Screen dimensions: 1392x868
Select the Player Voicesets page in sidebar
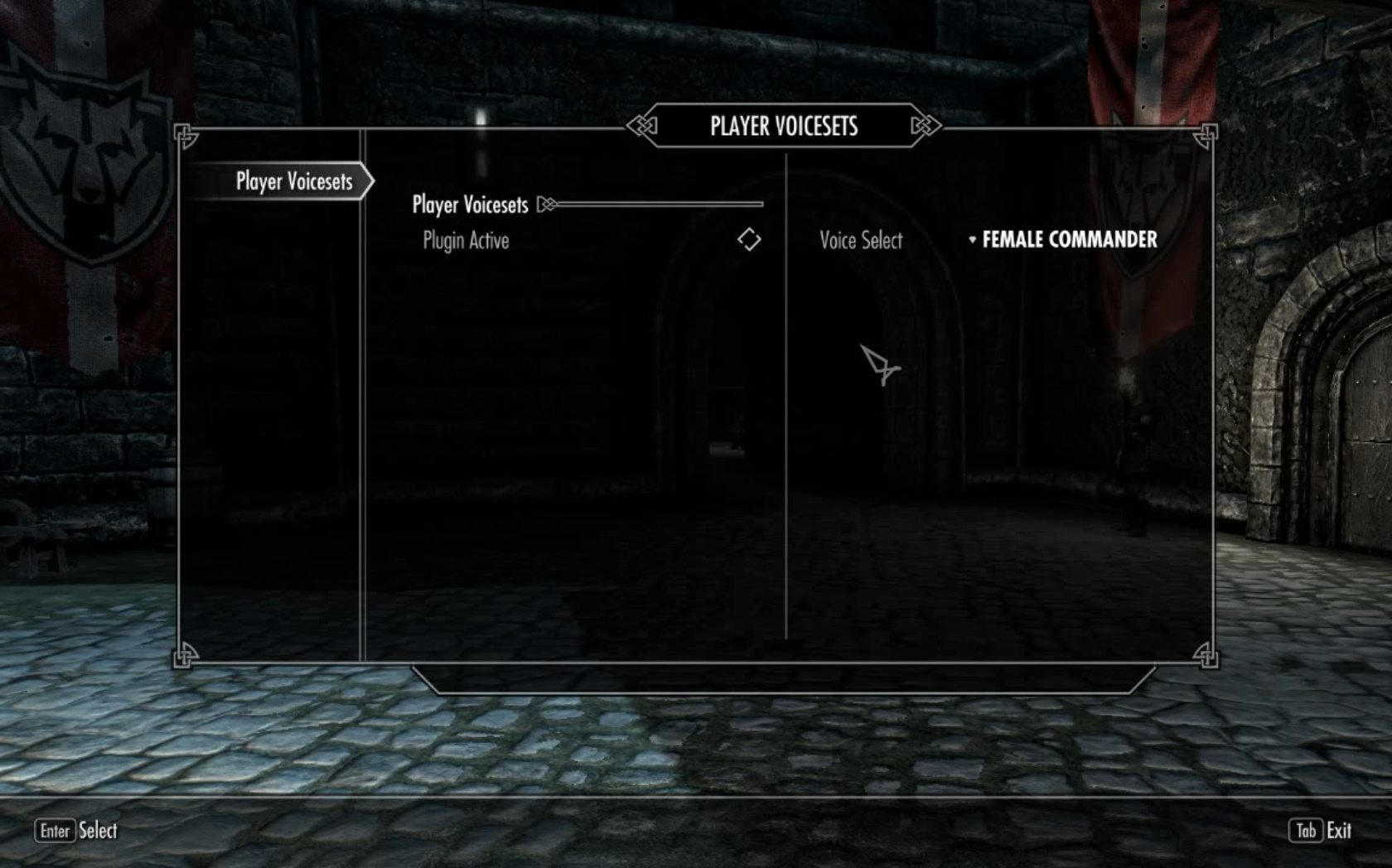tap(294, 181)
